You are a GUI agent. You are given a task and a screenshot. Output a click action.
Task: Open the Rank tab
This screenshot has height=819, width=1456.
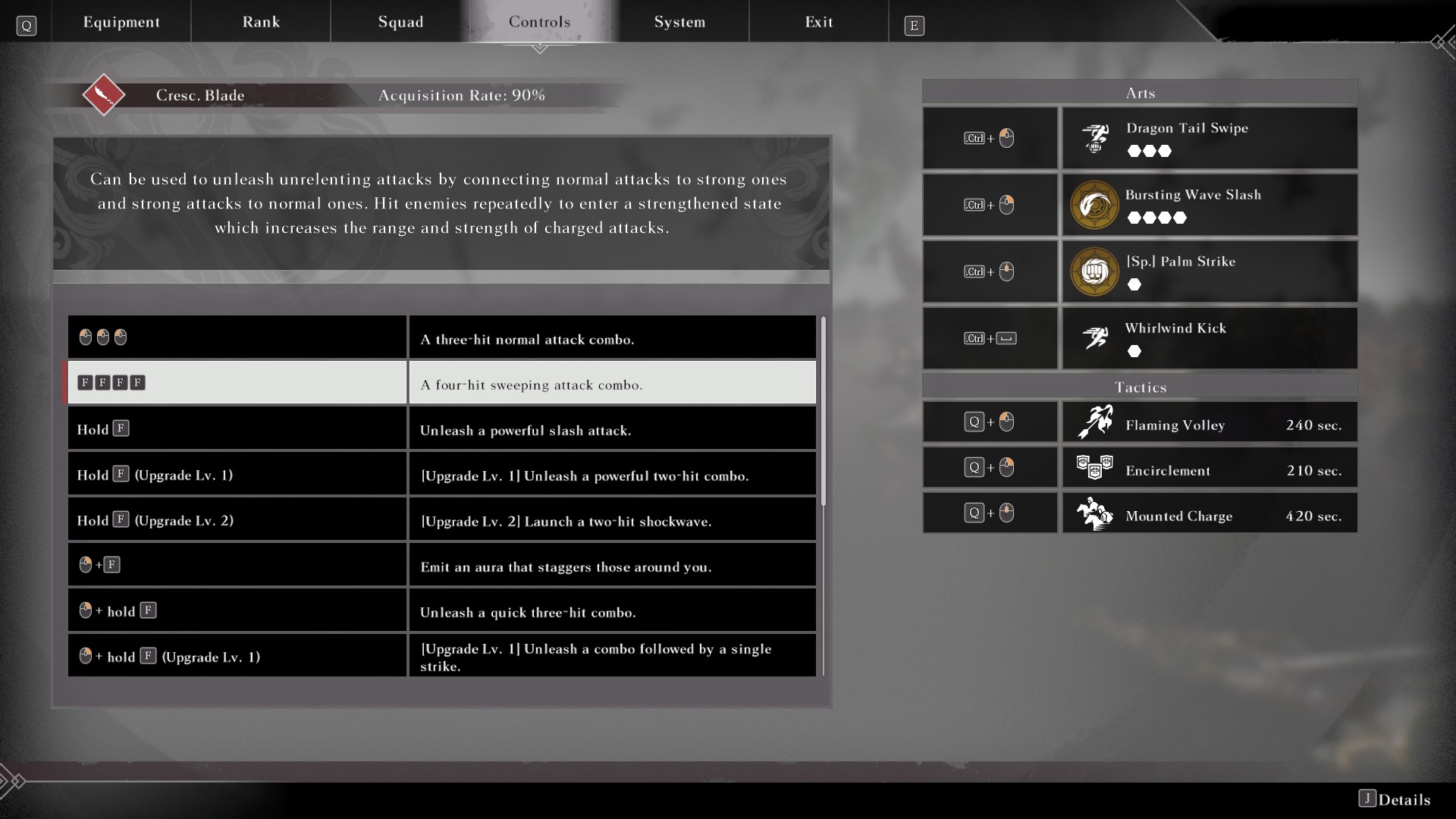click(x=261, y=22)
